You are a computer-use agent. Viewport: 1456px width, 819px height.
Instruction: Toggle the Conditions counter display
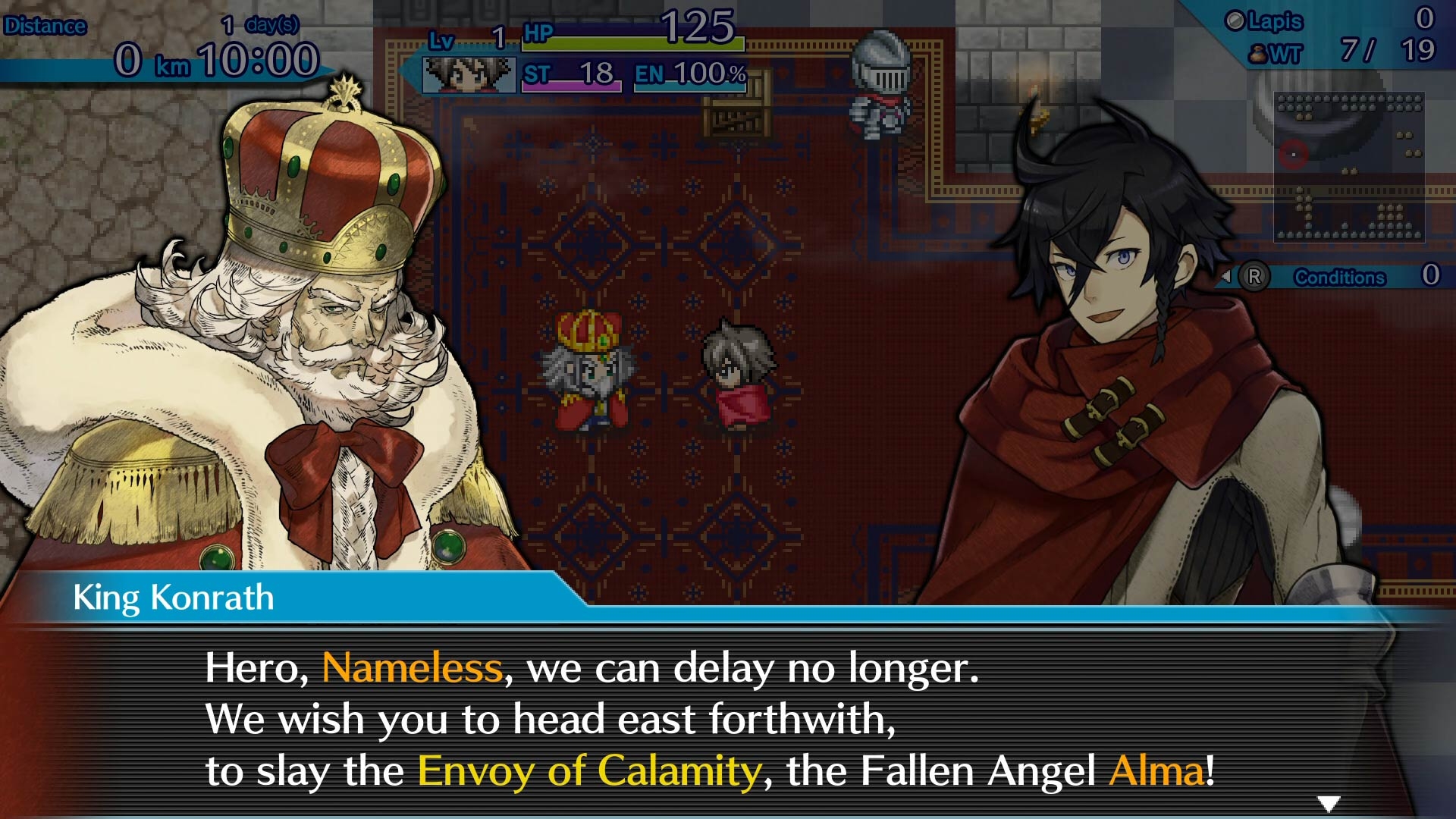[1429, 275]
